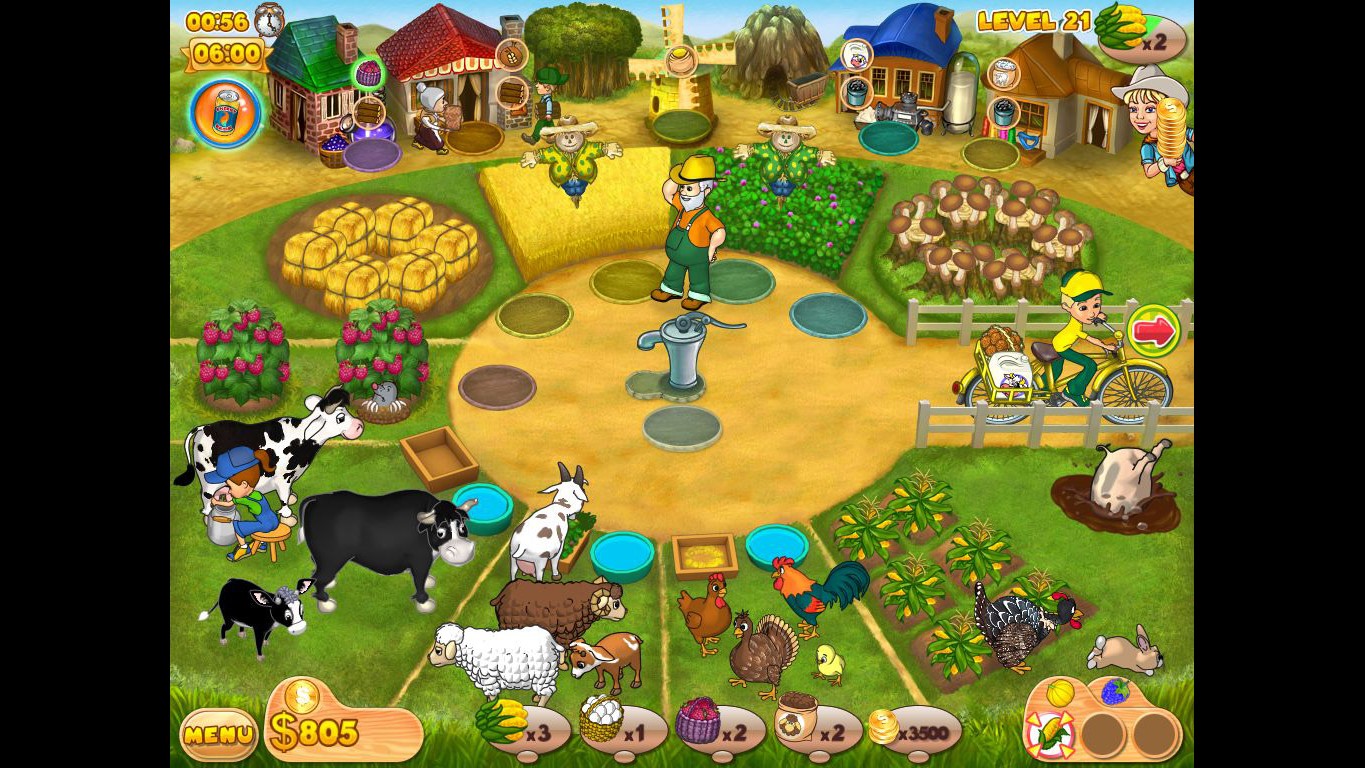Click the wool sack icon on the right warehouse
Screen dimensions: 1365x768
click(x=1003, y=73)
